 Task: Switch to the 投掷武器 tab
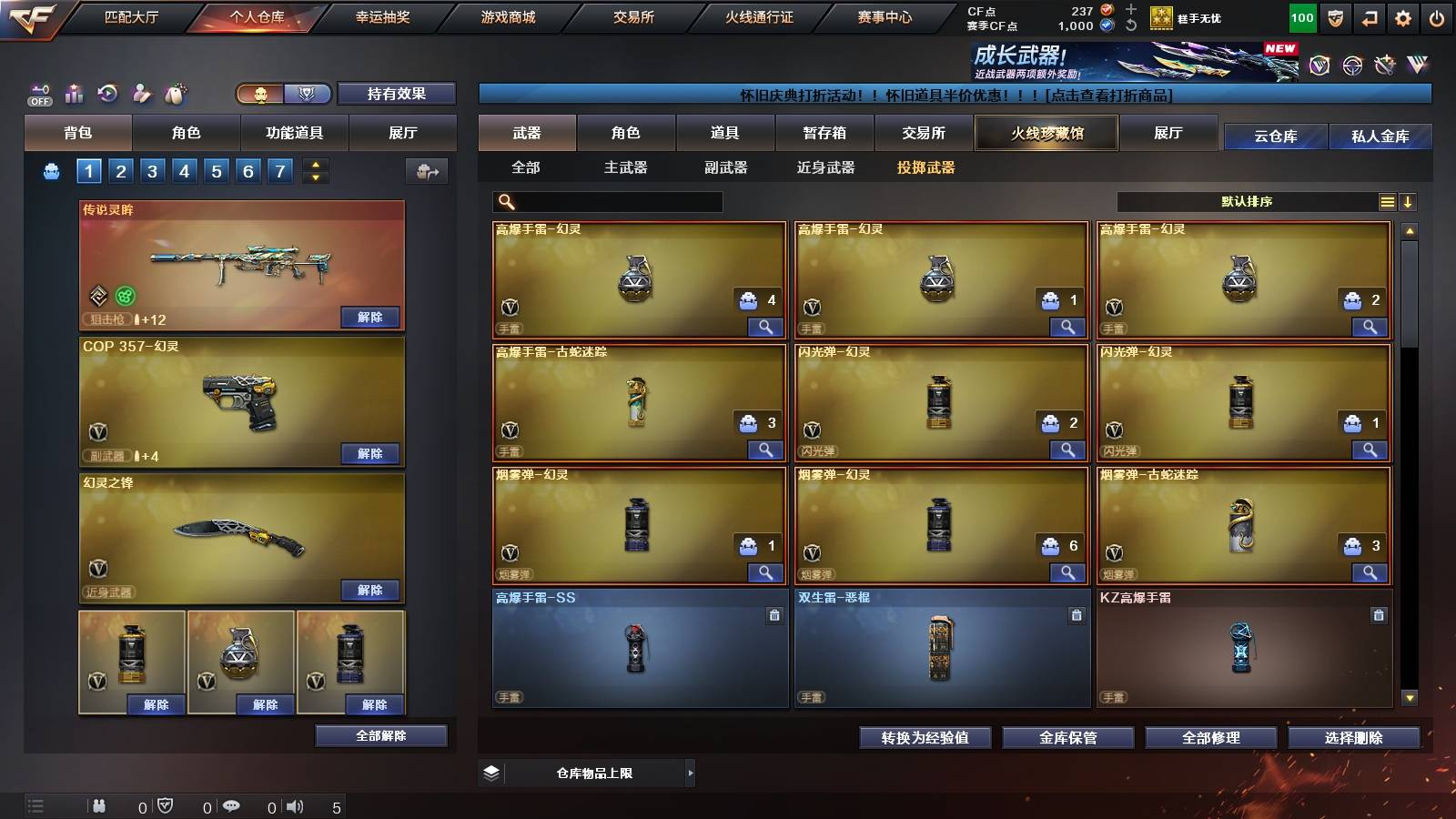click(927, 167)
